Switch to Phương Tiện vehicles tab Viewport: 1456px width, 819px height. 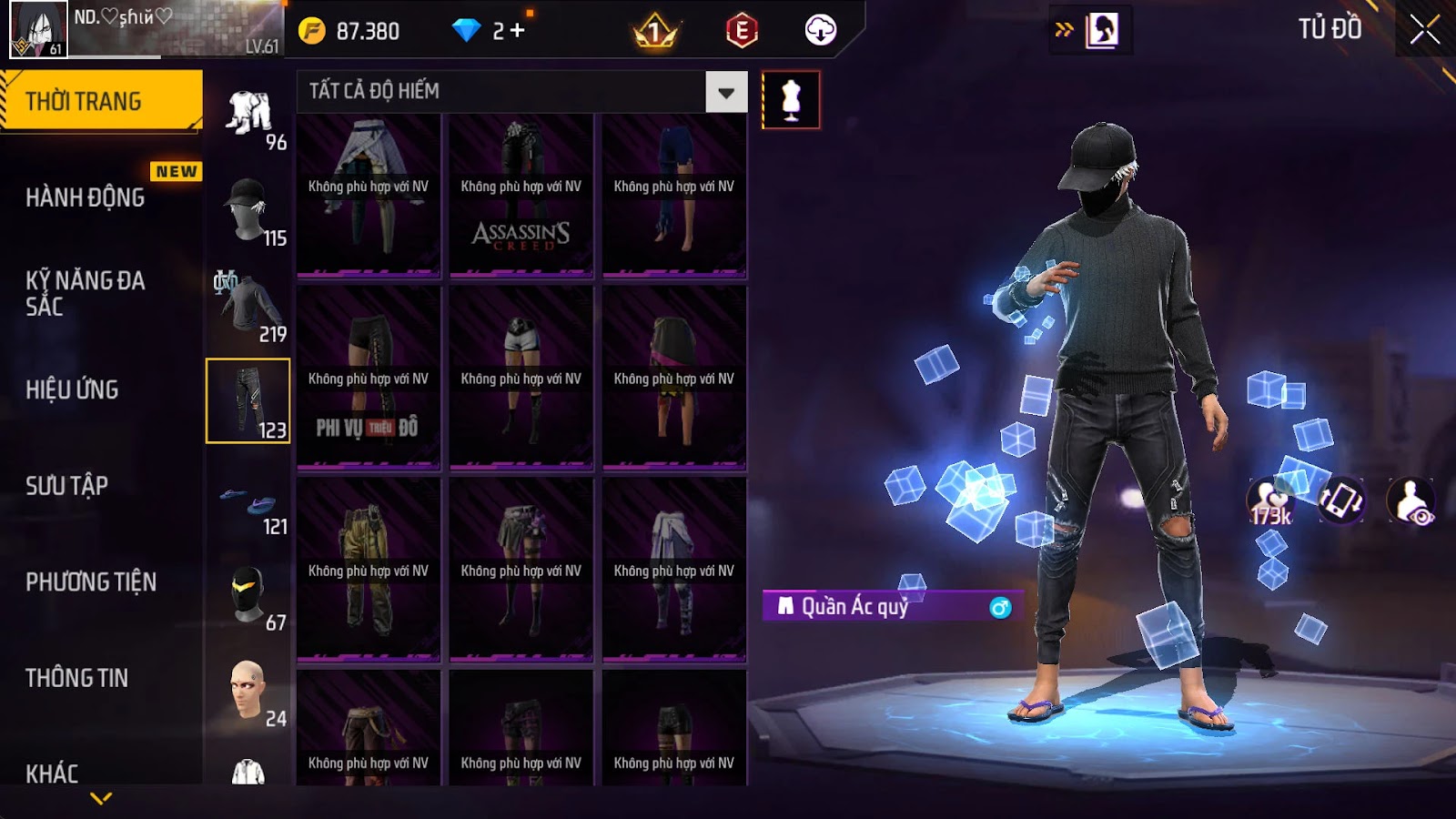tap(91, 581)
